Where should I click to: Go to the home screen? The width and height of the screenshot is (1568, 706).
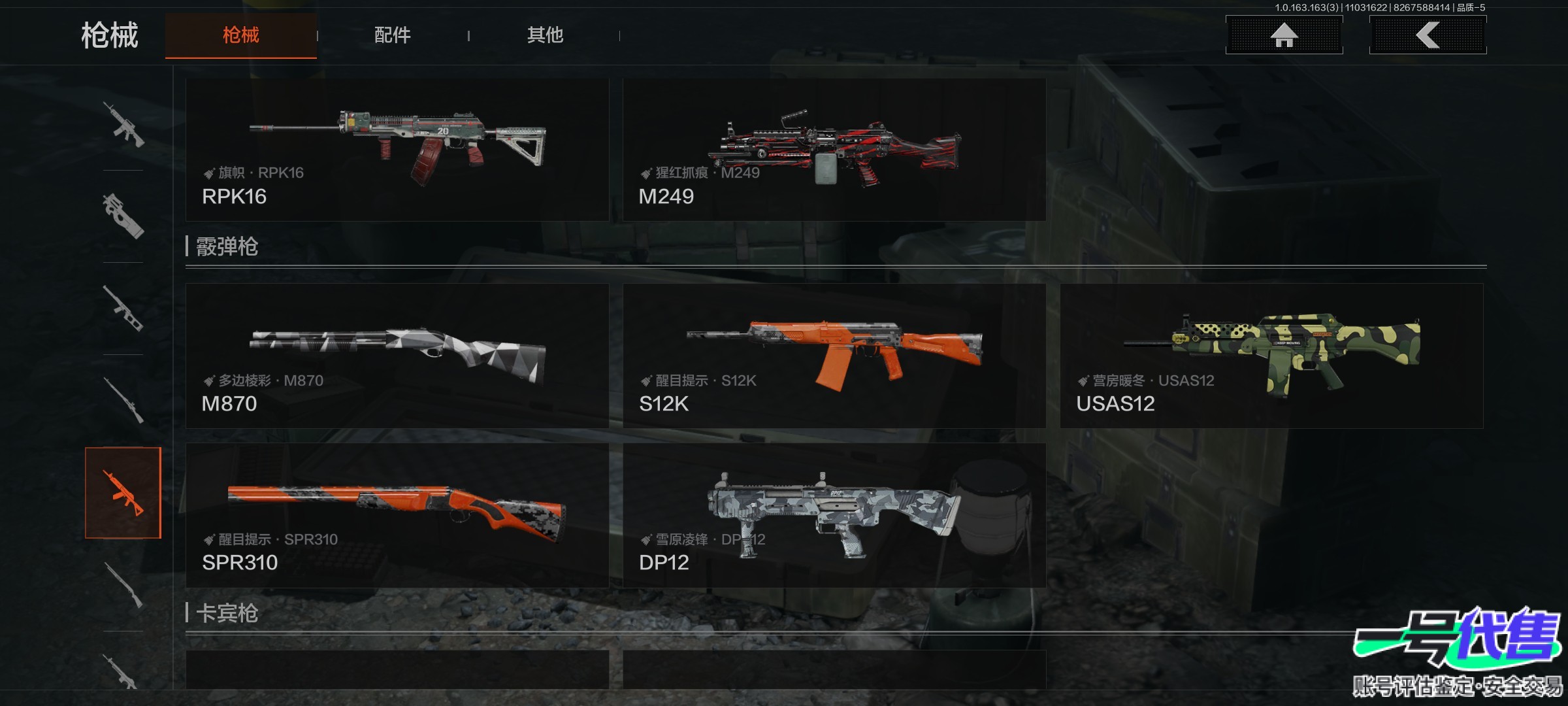click(x=1284, y=35)
